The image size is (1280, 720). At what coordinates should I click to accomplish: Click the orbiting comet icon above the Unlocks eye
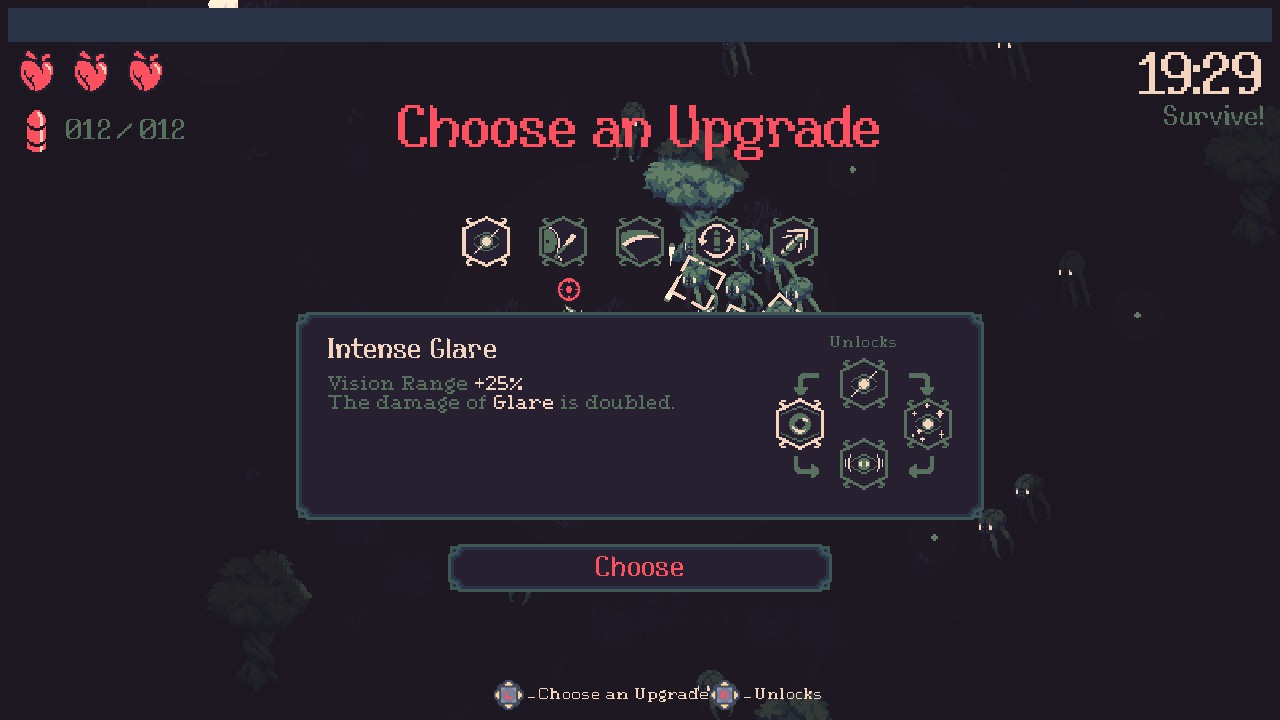(863, 384)
